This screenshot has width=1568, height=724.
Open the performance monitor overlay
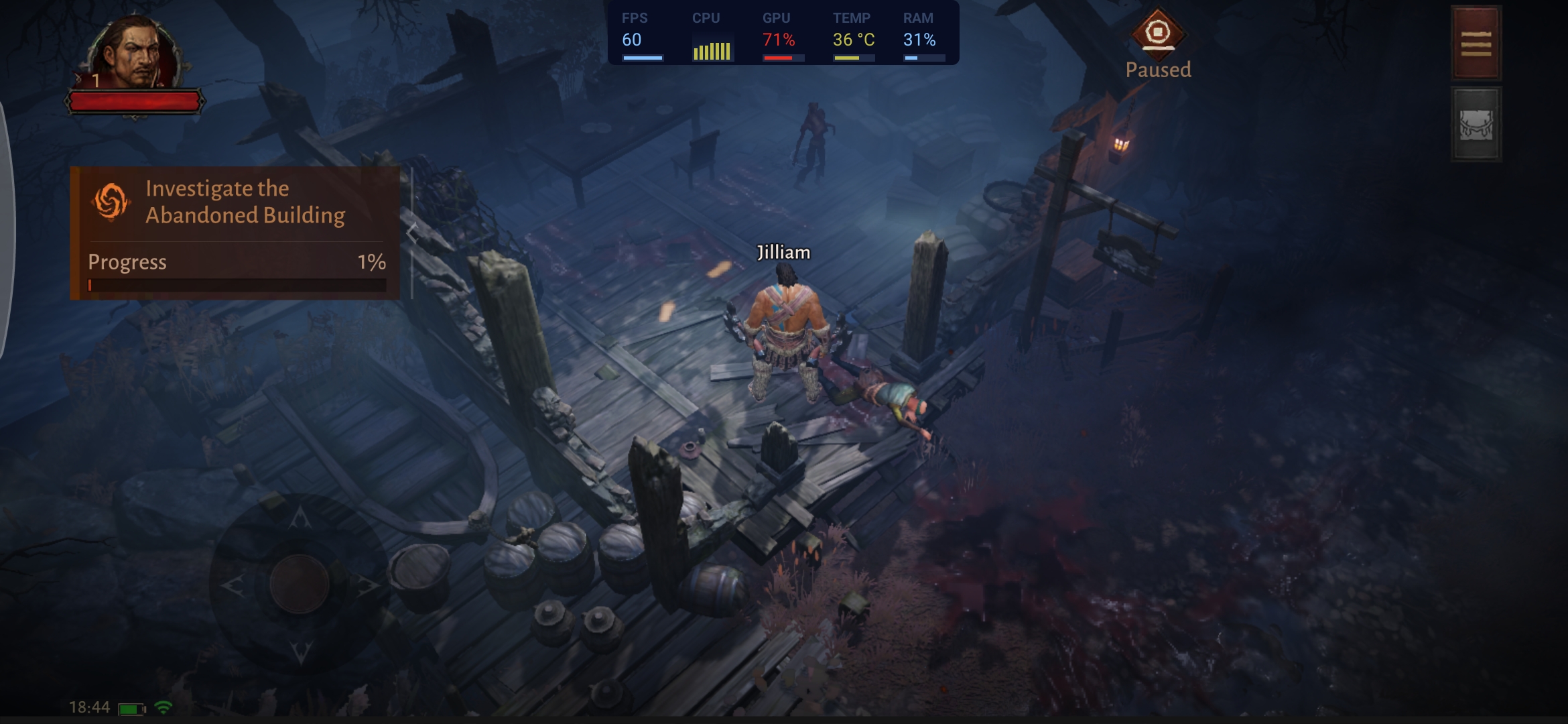click(x=783, y=34)
